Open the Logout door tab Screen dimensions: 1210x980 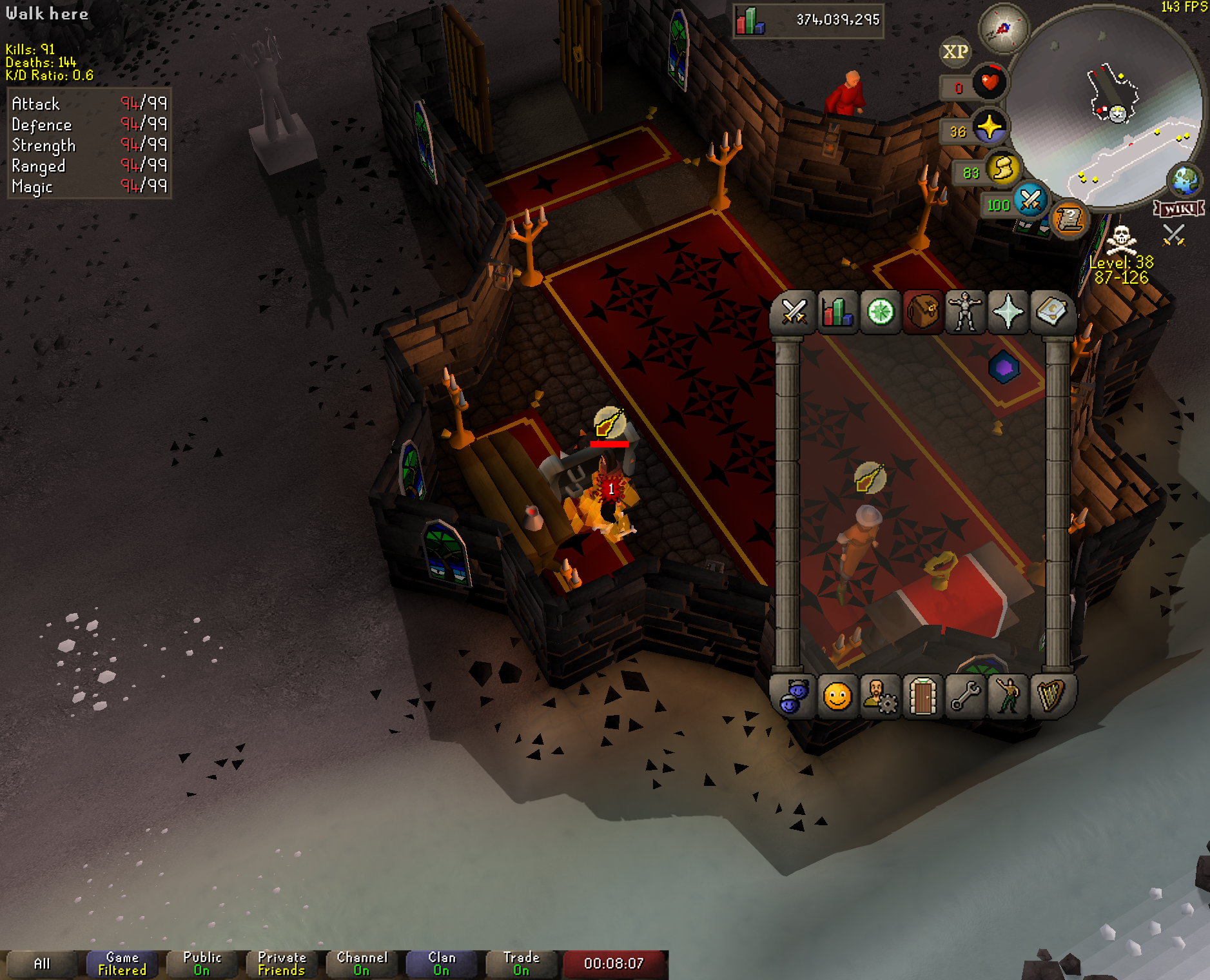(922, 696)
